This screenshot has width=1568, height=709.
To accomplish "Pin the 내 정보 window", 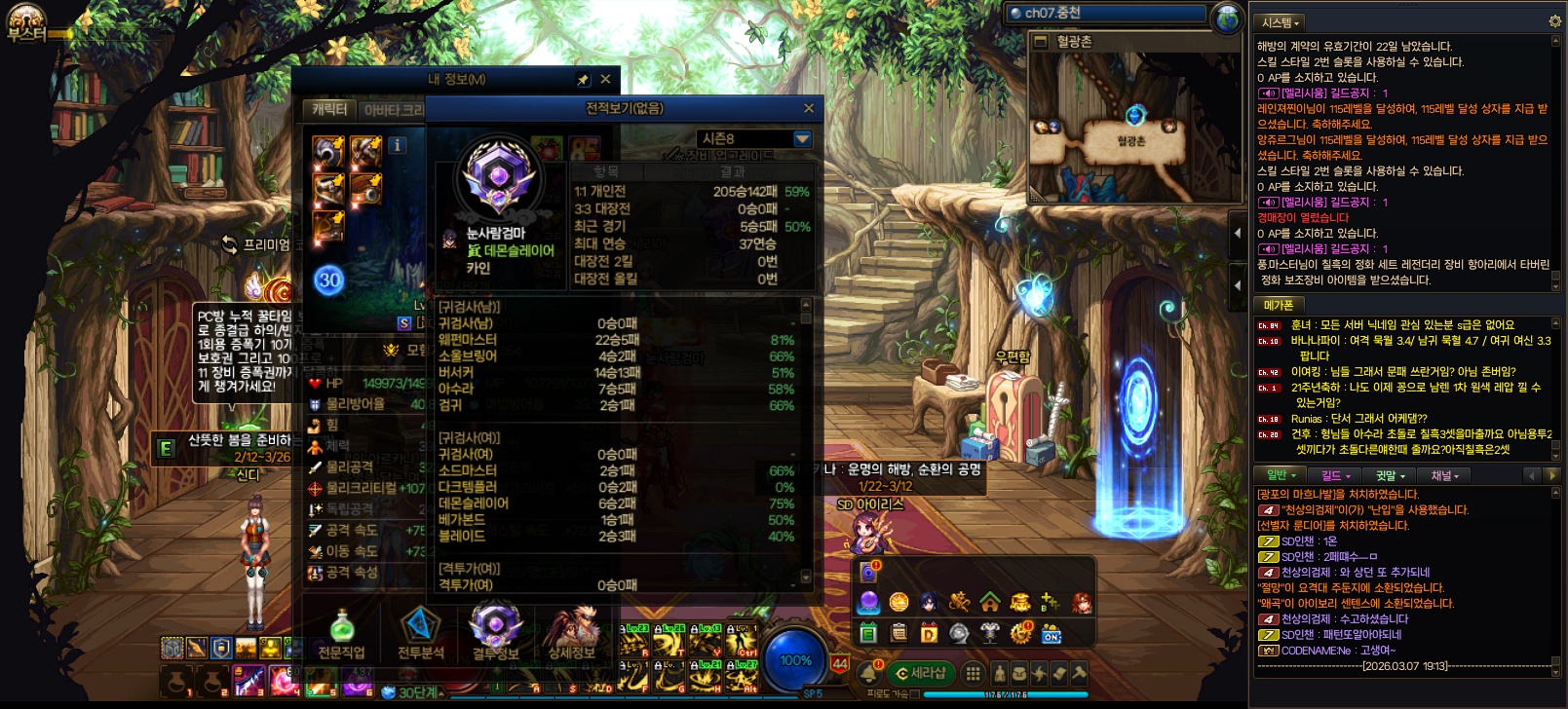I will [x=583, y=79].
